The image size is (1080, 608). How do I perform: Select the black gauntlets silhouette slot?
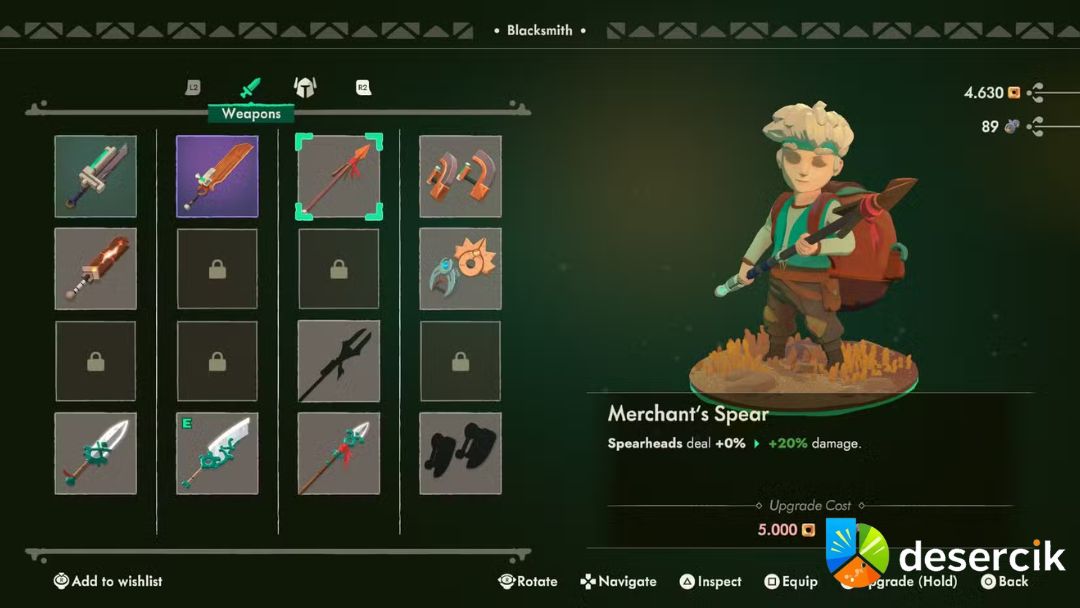pyautogui.click(x=460, y=453)
